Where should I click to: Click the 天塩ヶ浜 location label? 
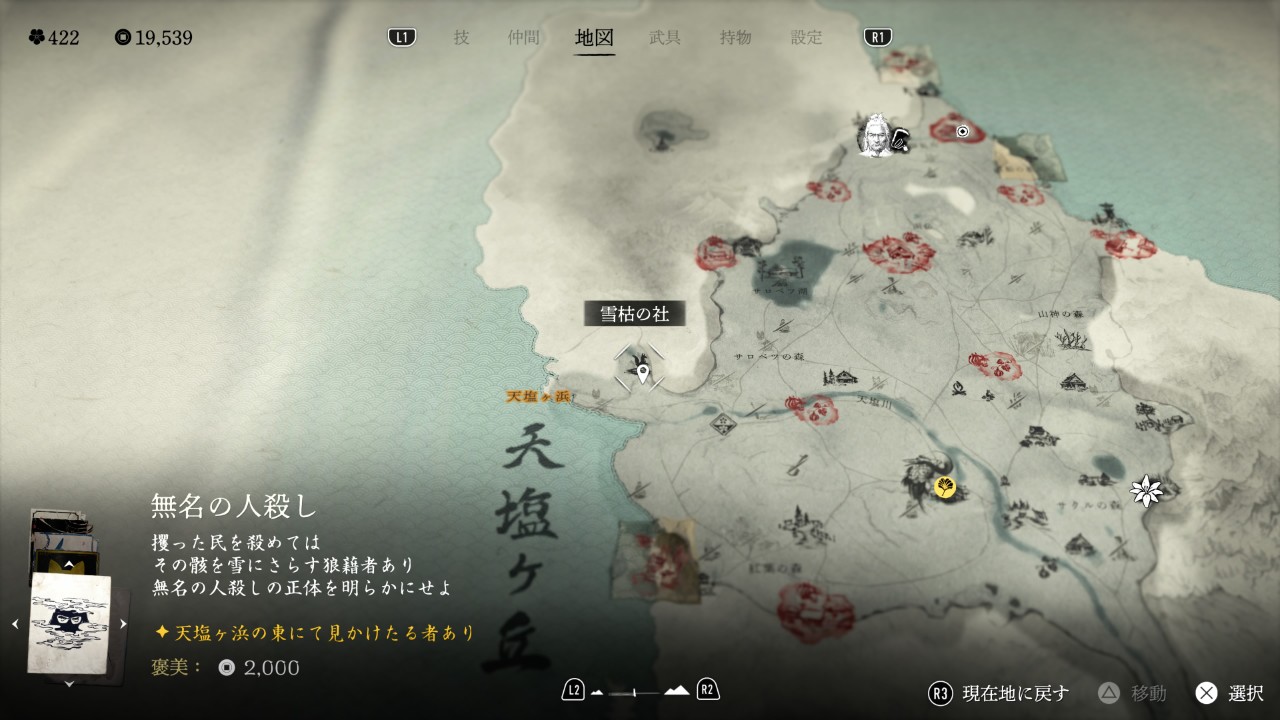538,396
